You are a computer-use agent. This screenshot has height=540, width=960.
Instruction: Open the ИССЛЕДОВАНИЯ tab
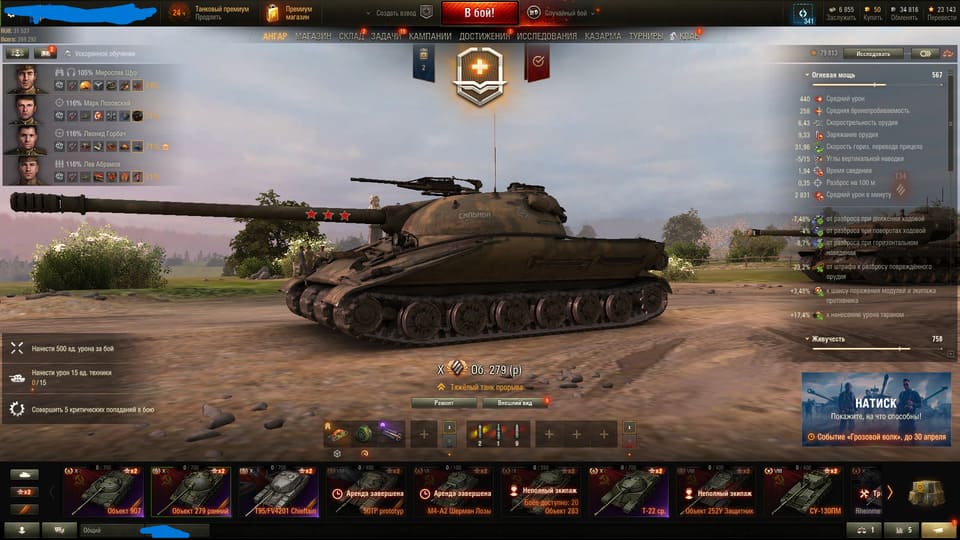coord(546,36)
